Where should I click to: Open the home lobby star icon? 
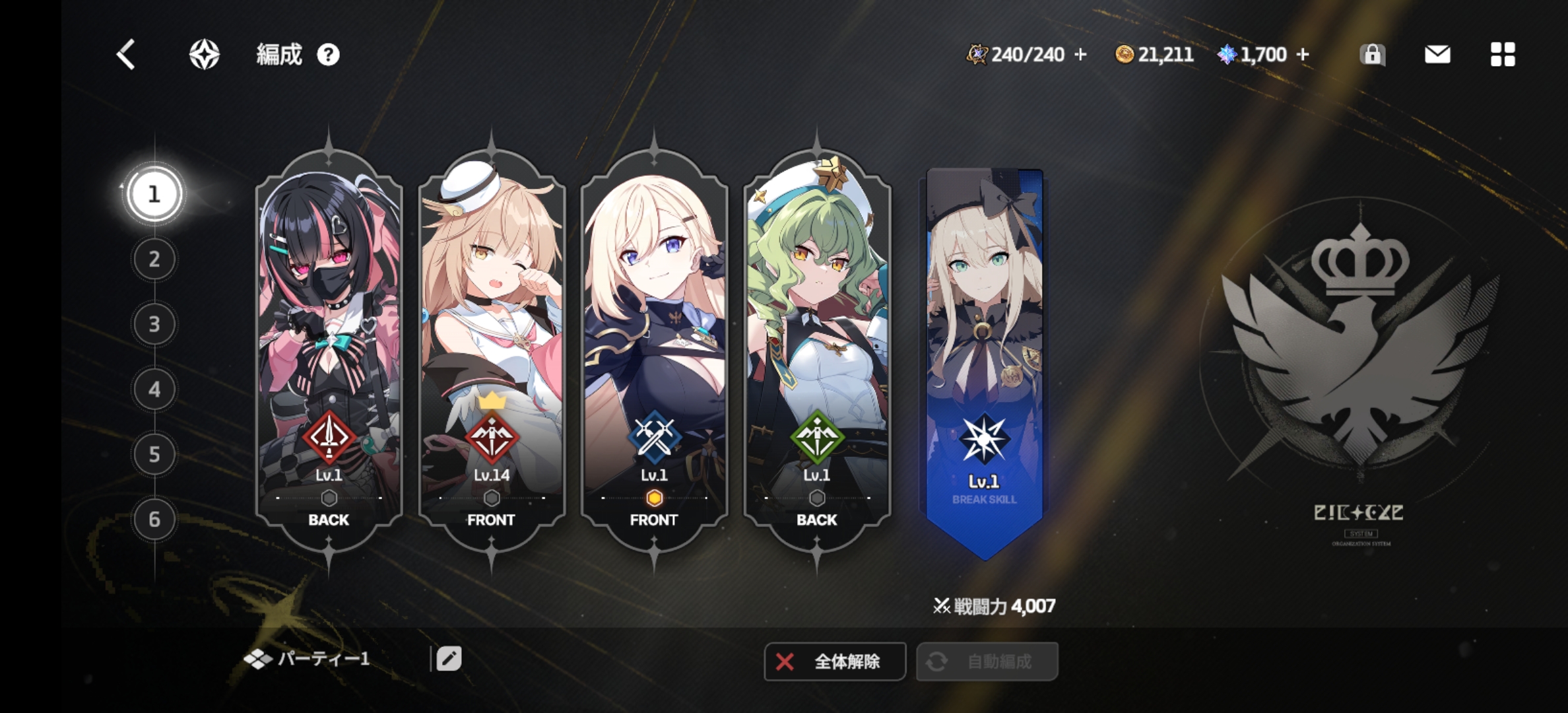[205, 54]
